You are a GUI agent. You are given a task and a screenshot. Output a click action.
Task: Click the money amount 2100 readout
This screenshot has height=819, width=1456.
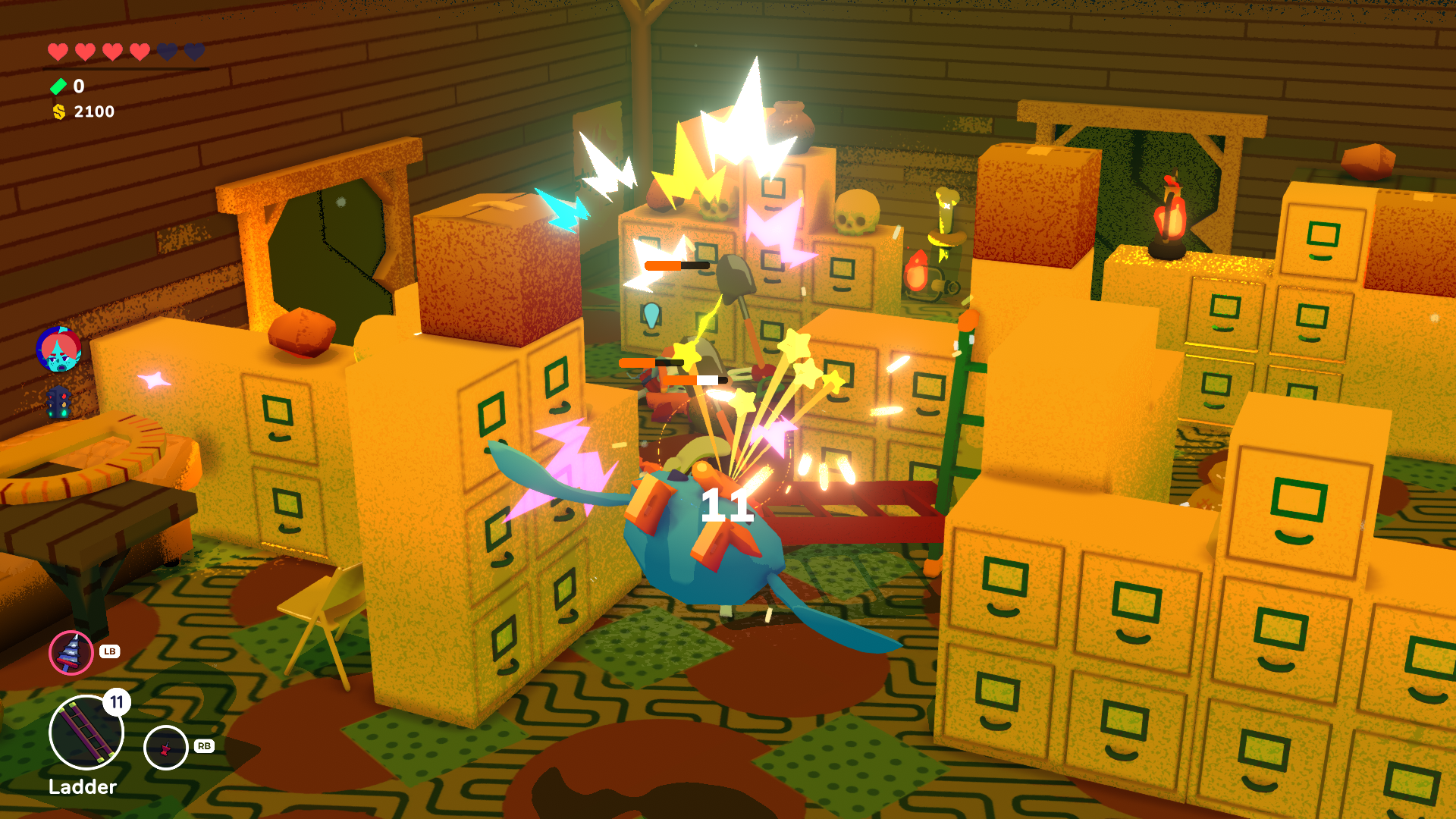(x=93, y=111)
